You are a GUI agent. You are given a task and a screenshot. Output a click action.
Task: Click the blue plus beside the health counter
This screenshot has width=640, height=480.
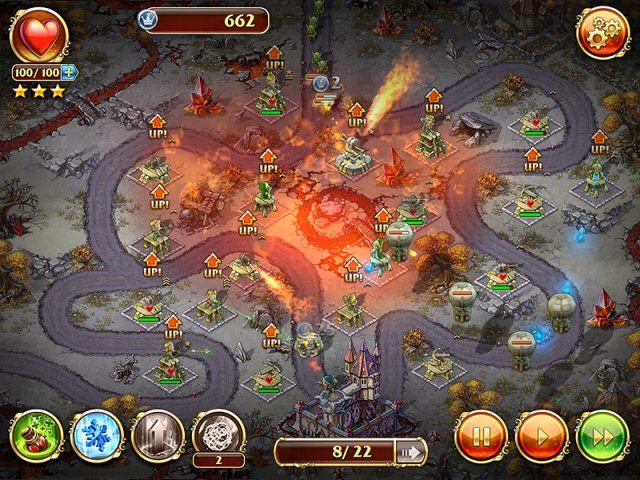70,72
